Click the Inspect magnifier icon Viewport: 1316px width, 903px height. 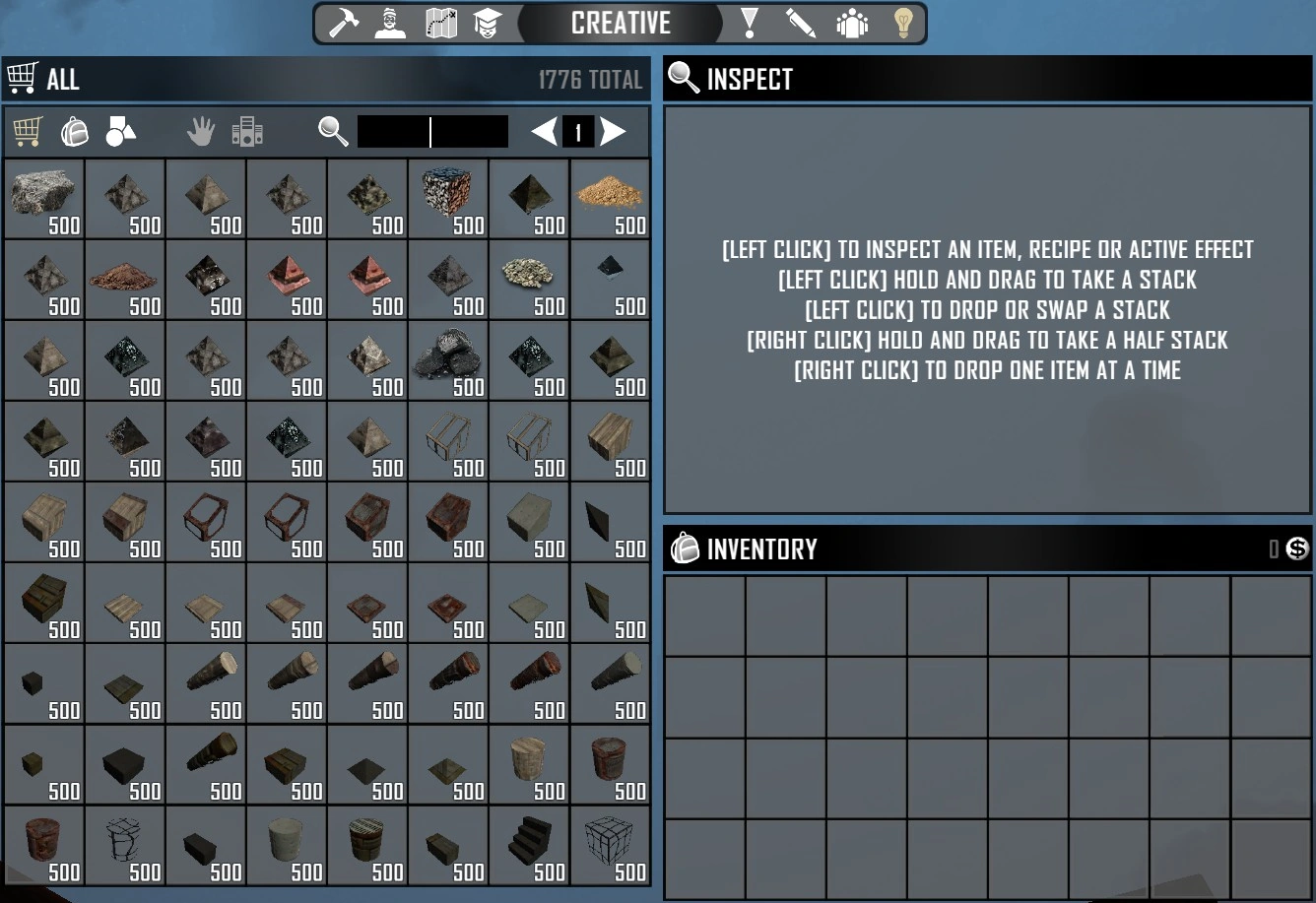pos(683,78)
